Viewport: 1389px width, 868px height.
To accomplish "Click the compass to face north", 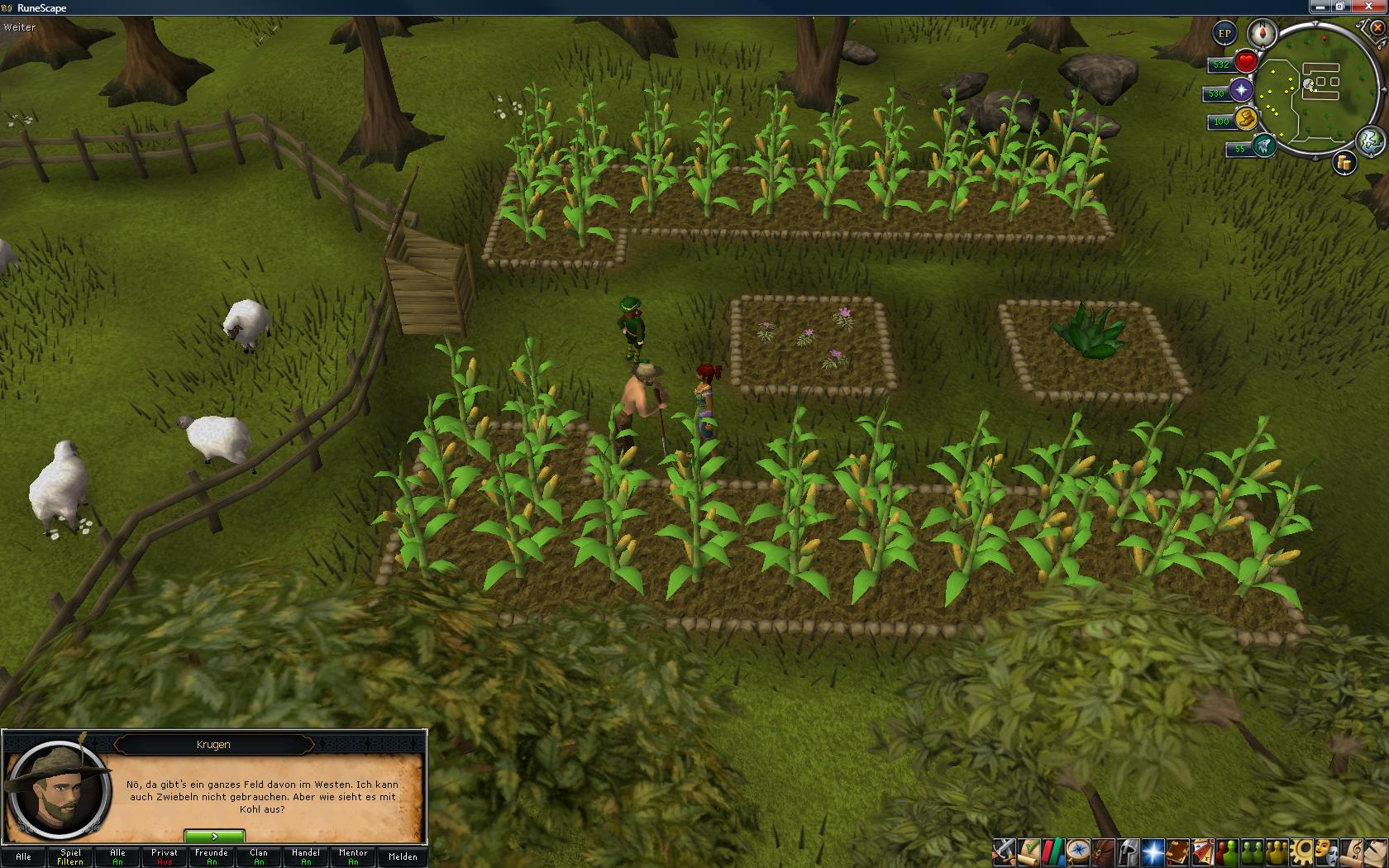I will point(1263,34).
